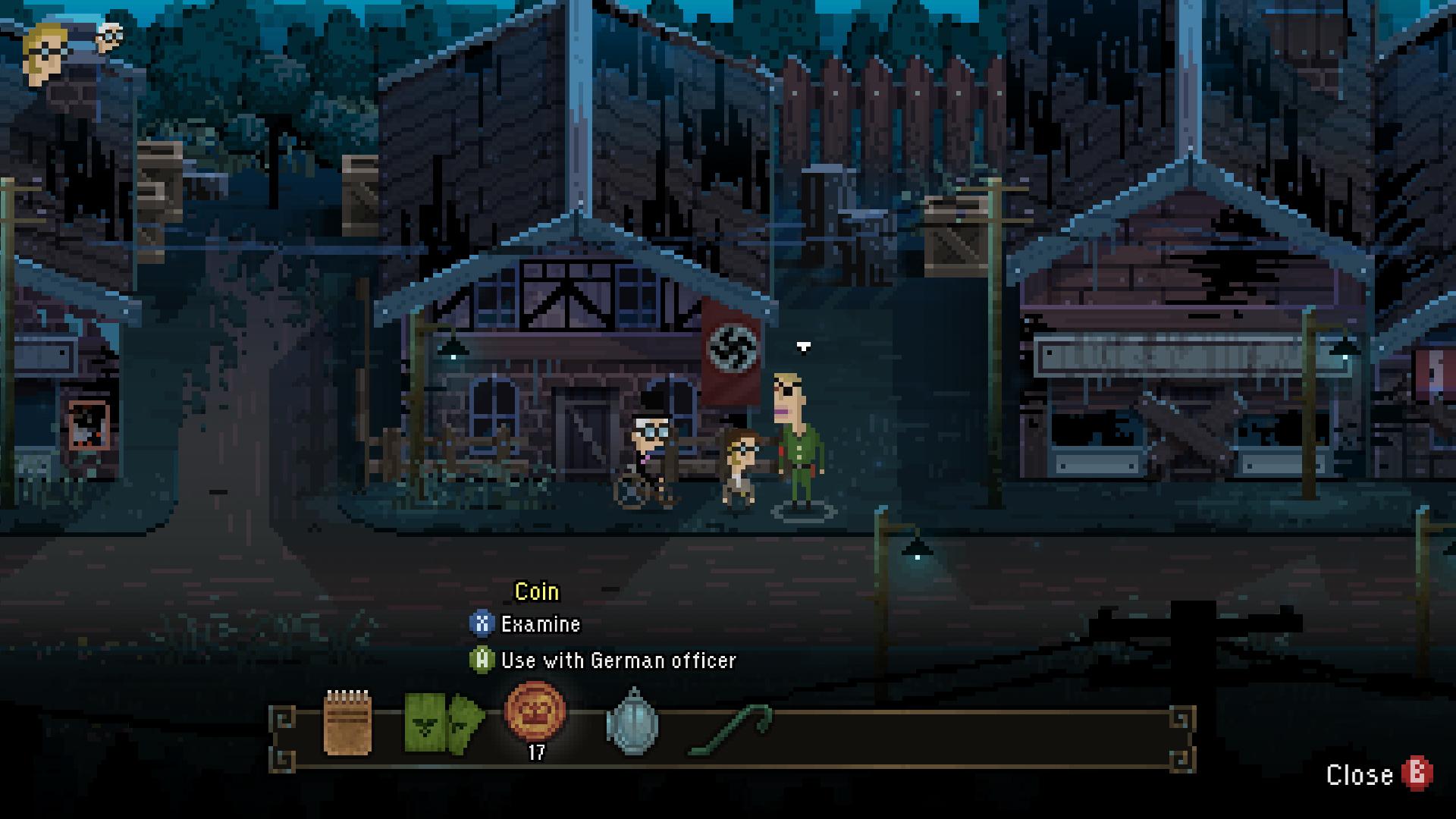The height and width of the screenshot is (819, 1456).
Task: Choose the silver lantern item
Action: point(632,723)
